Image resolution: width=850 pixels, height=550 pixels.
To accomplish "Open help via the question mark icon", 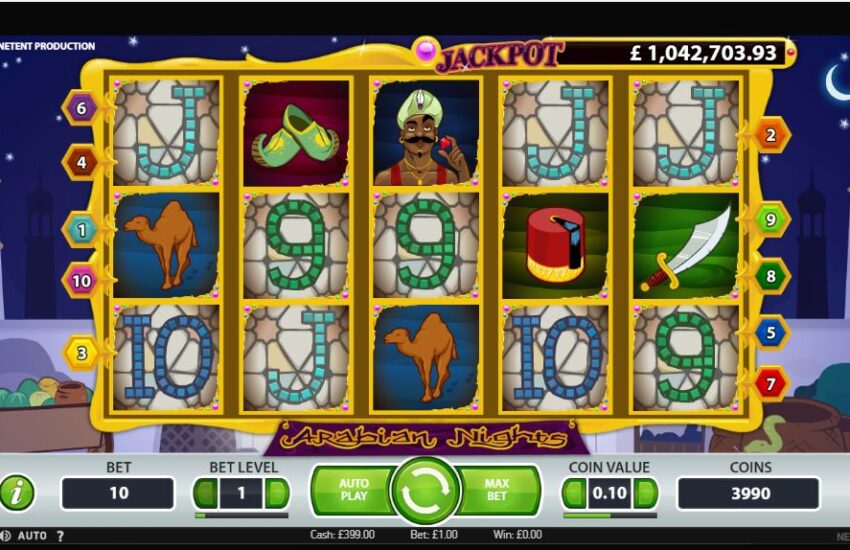I will tap(58, 536).
